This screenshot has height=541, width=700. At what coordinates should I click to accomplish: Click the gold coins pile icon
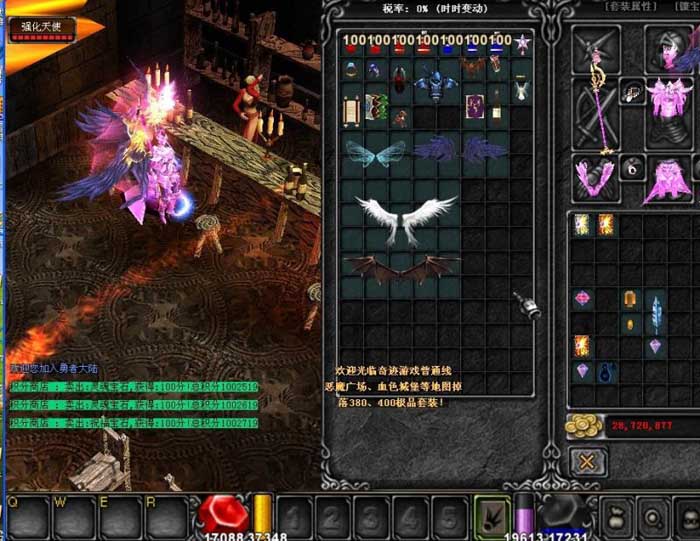[x=582, y=426]
